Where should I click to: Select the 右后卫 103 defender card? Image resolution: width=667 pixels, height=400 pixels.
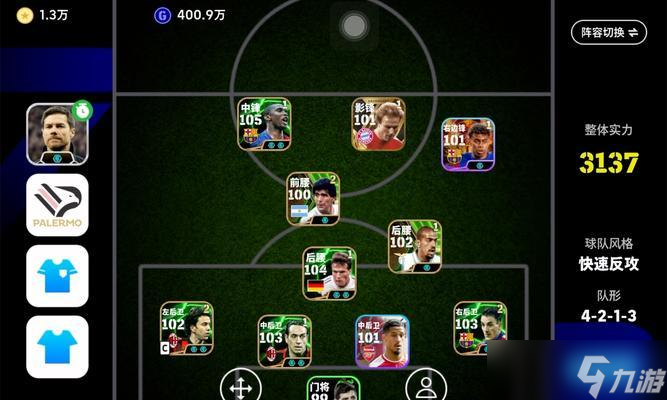(479, 328)
